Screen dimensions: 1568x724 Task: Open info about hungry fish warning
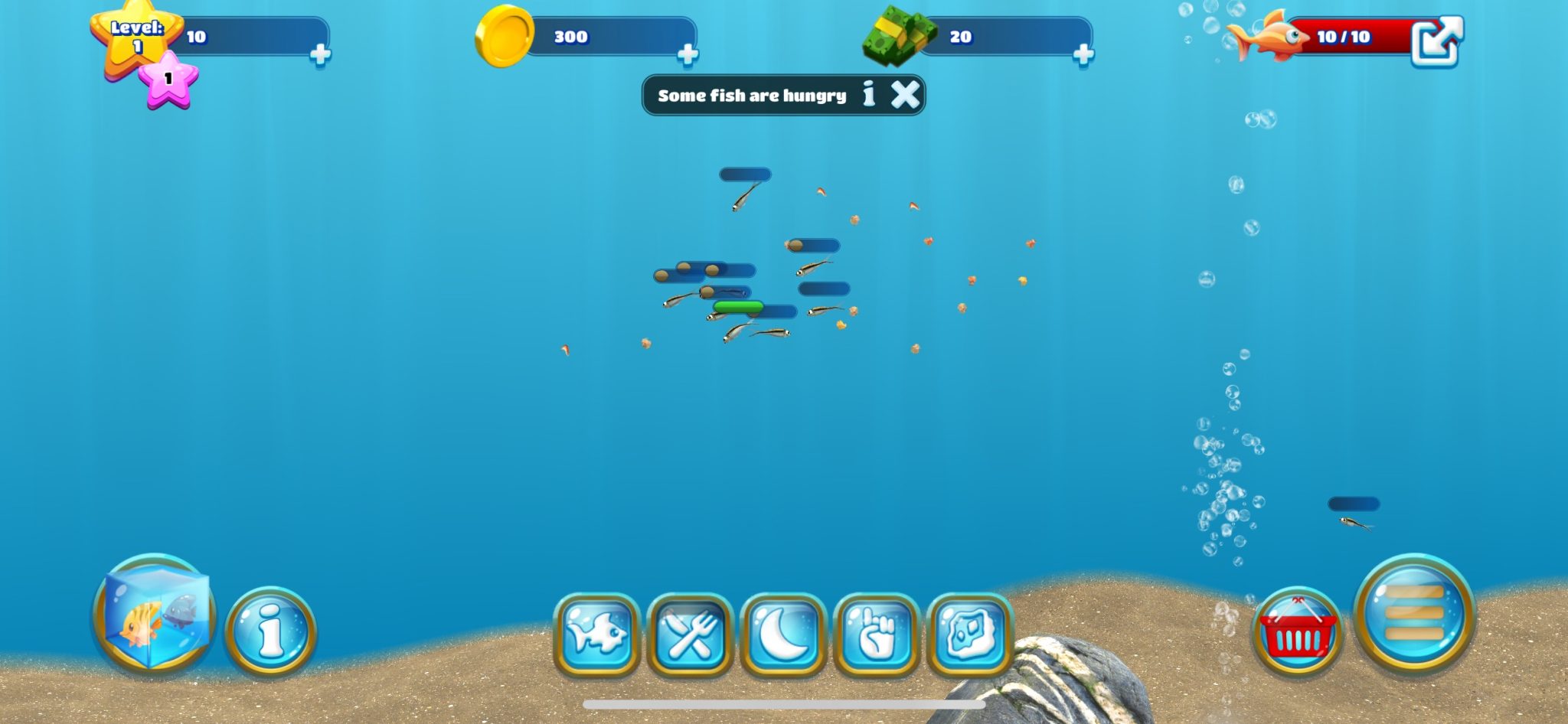[868, 94]
